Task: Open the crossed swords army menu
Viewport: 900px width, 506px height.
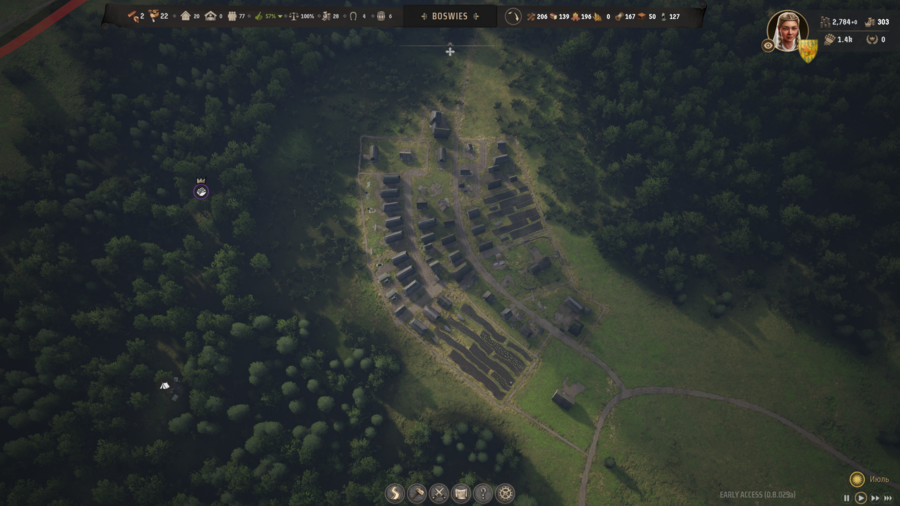Action: [x=439, y=493]
